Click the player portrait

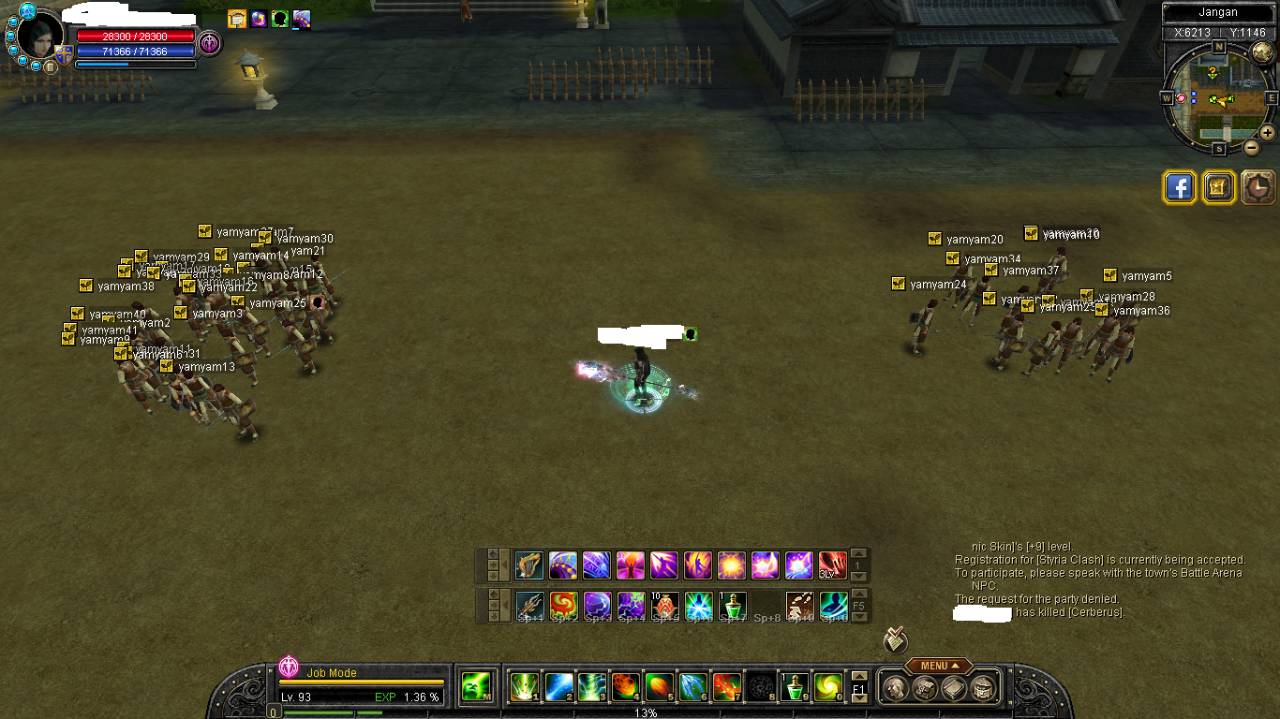click(40, 37)
